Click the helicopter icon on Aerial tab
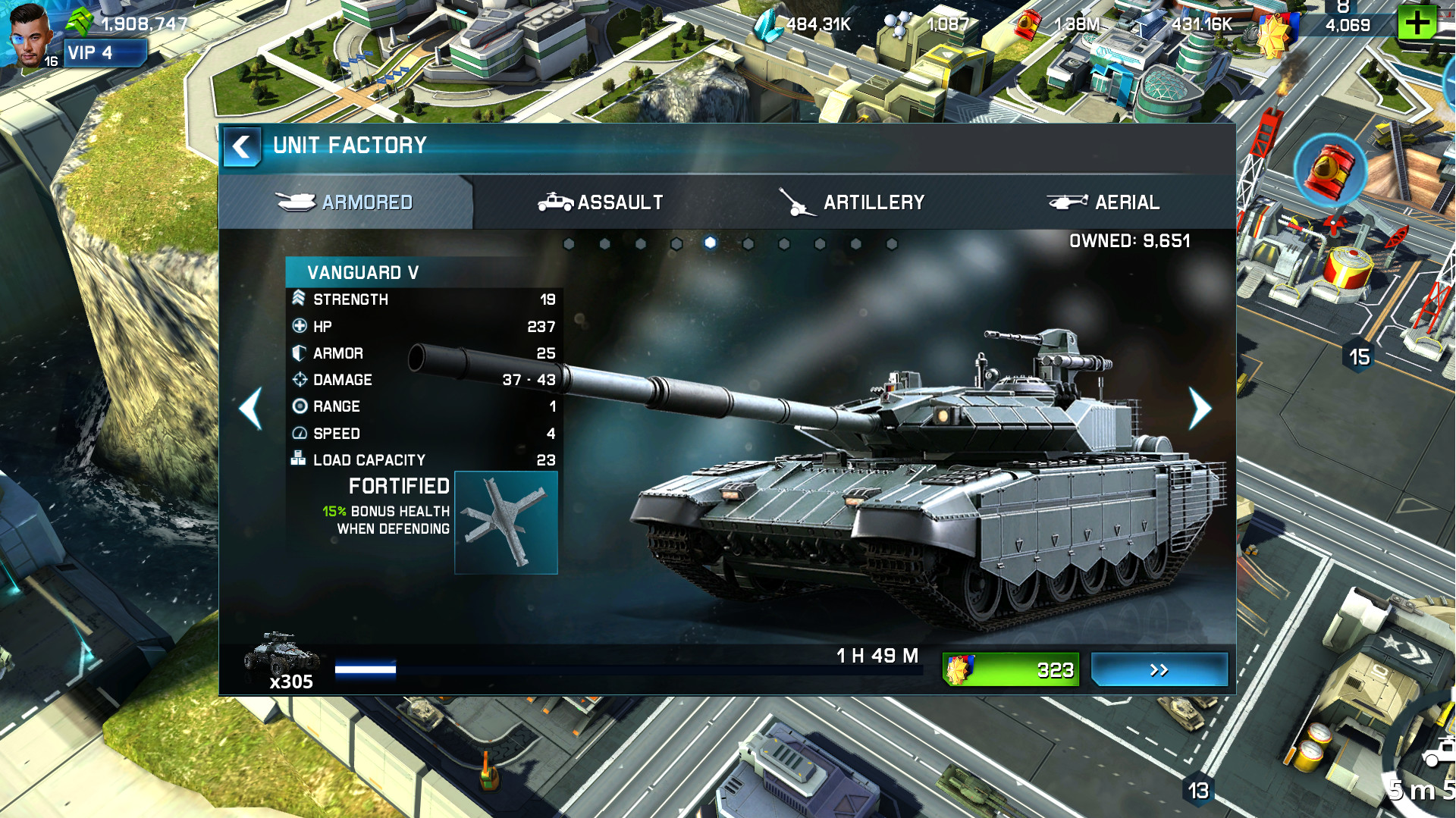This screenshot has height=818, width=1456. coord(1068,202)
